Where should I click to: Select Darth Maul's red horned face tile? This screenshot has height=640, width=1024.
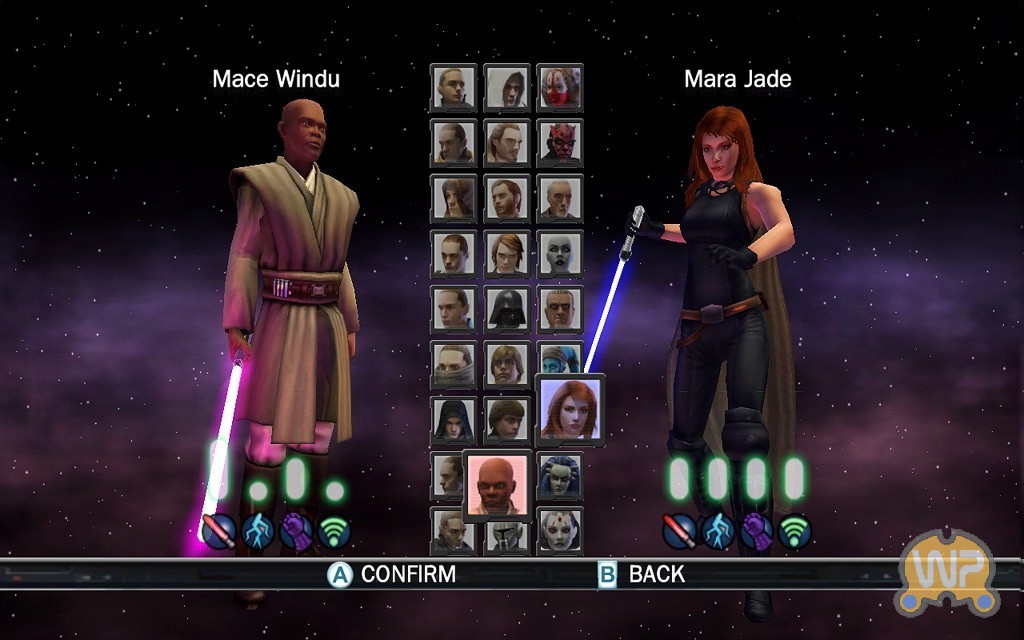pos(560,142)
